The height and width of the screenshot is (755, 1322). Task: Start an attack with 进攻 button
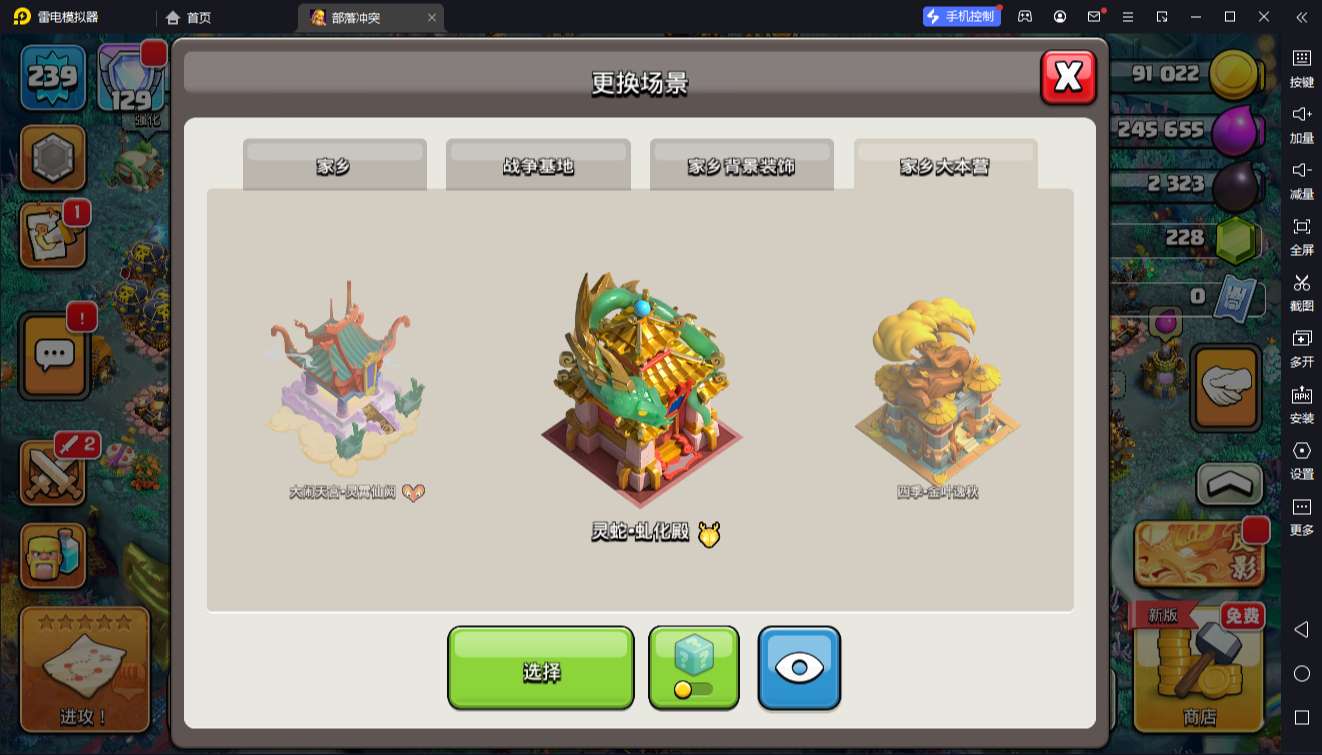coord(84,670)
